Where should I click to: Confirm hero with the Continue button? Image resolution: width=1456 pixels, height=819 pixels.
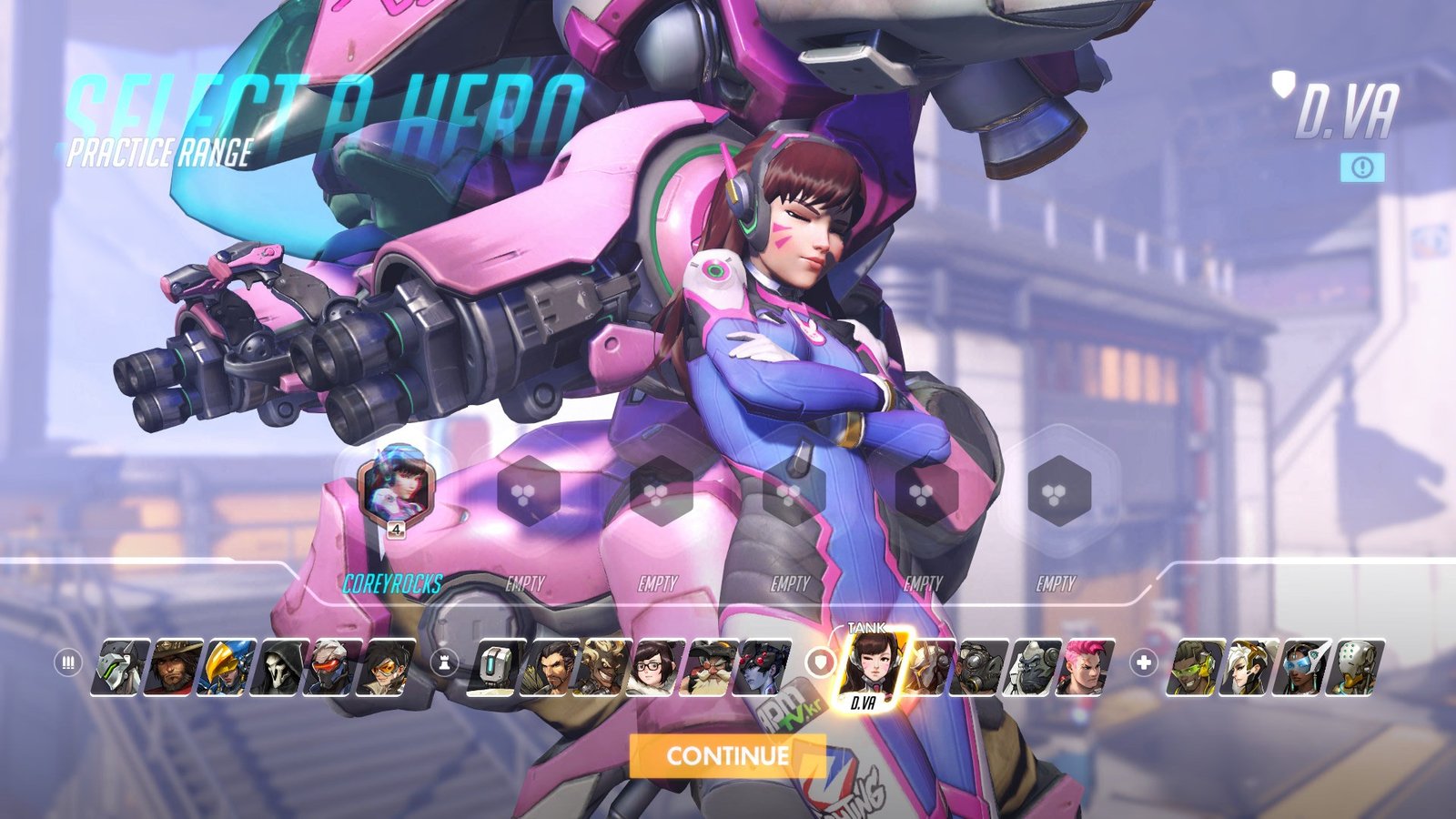[727, 755]
